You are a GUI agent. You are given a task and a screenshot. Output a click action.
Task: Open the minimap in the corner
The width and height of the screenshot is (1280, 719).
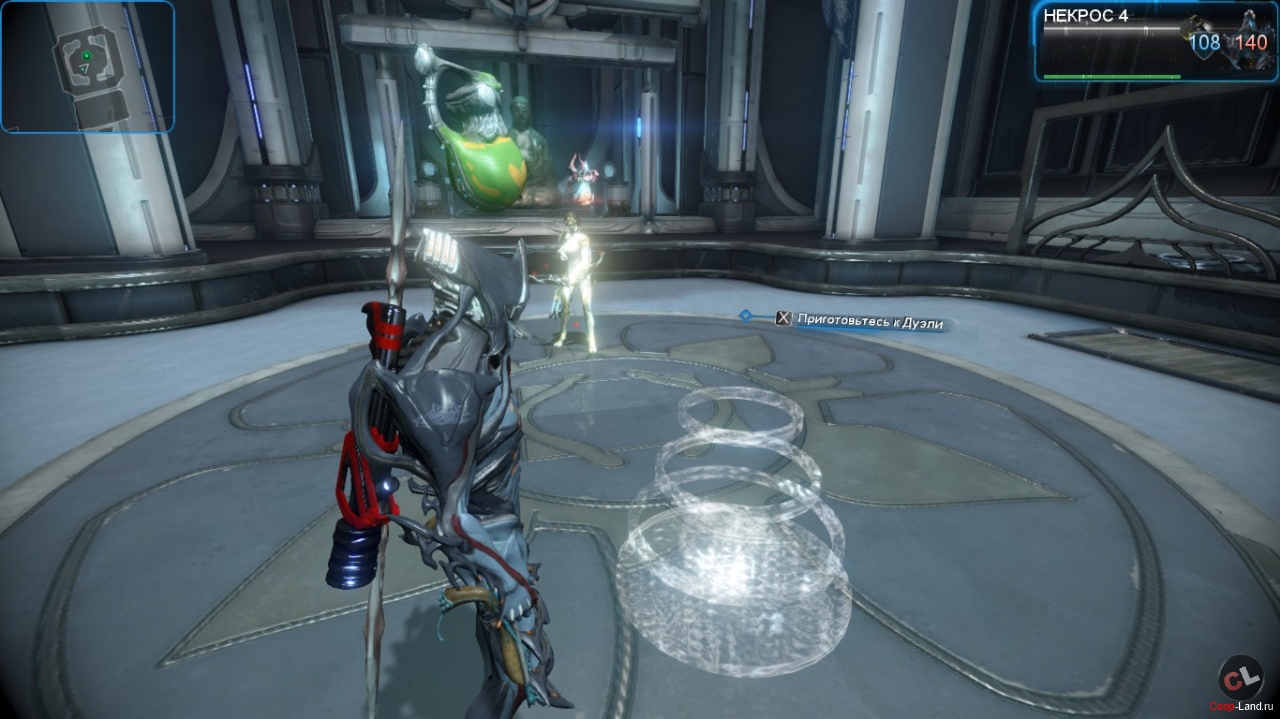pyautogui.click(x=88, y=67)
